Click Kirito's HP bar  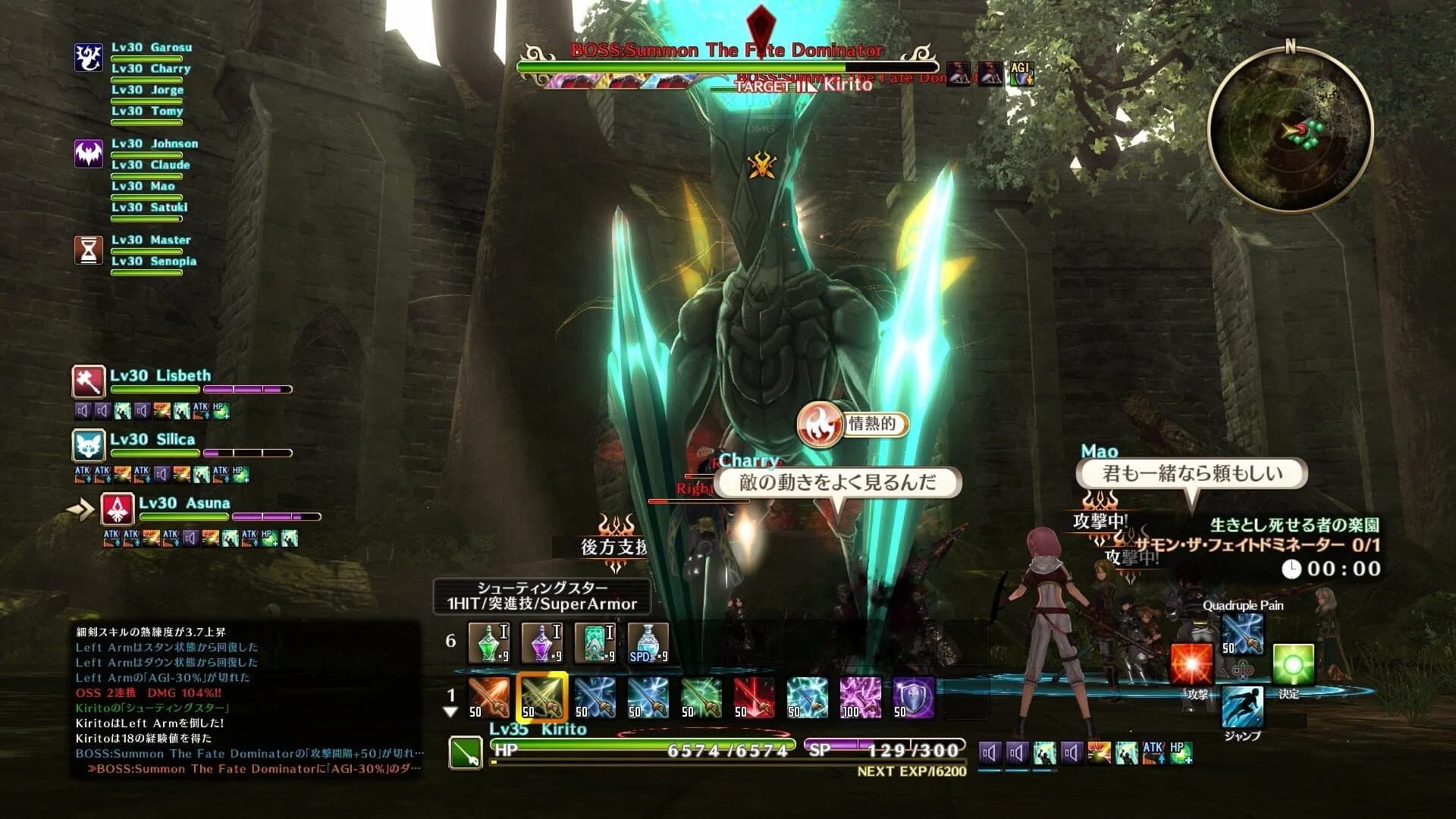pos(645,749)
